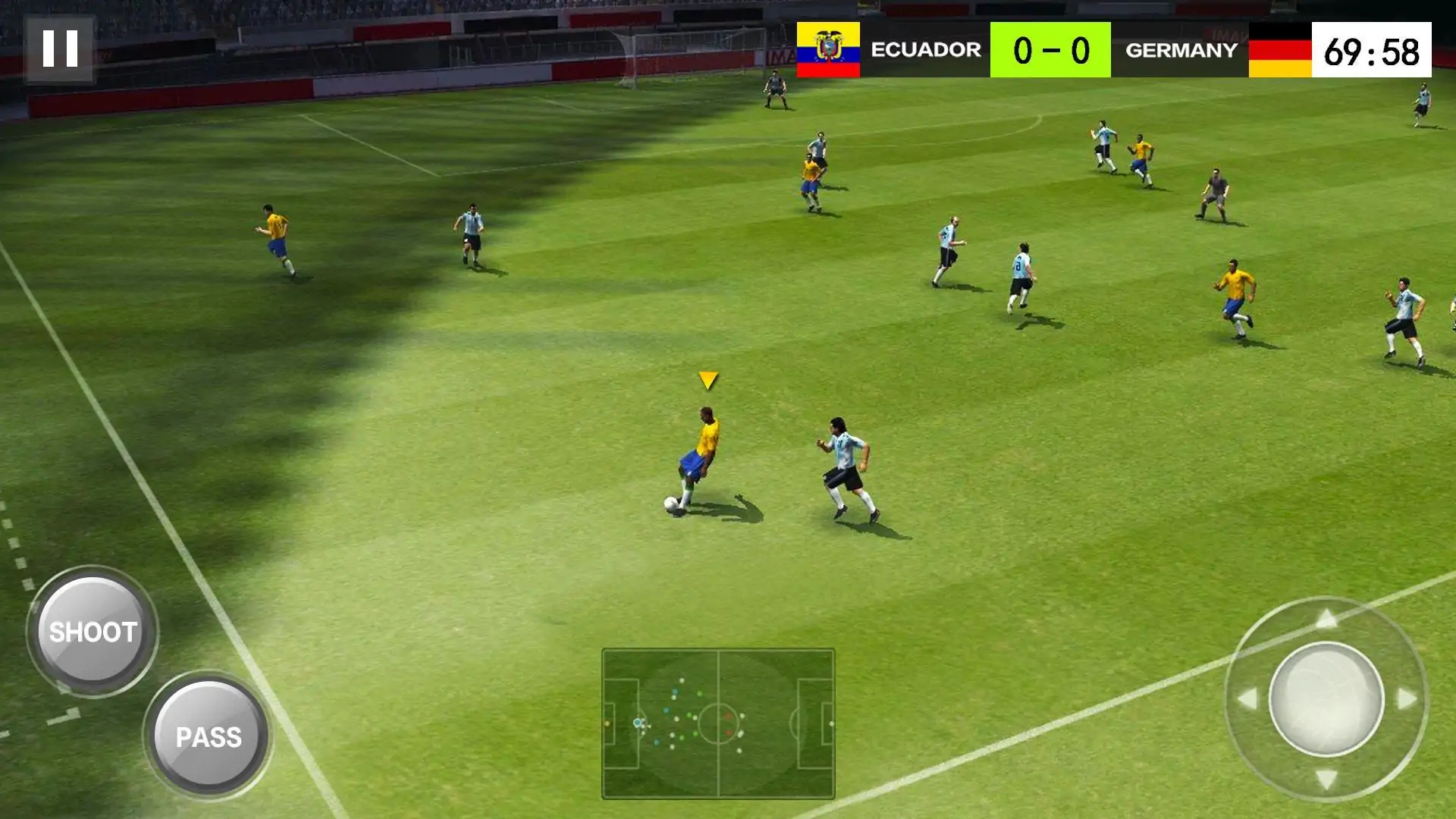Viewport: 1456px width, 819px height.
Task: Click the virtual joystick center knob
Action: [1326, 698]
